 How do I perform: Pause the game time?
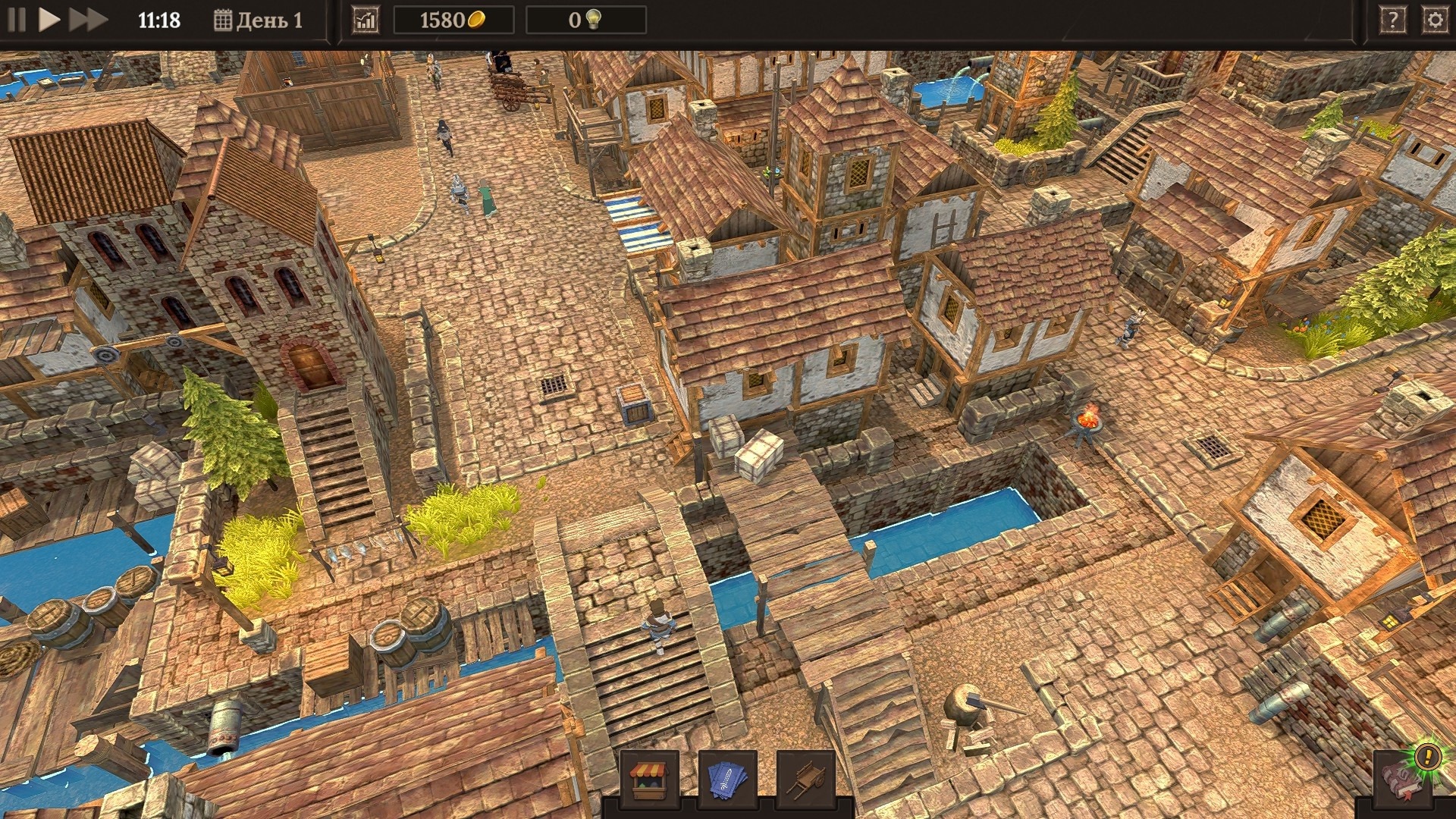coord(17,20)
